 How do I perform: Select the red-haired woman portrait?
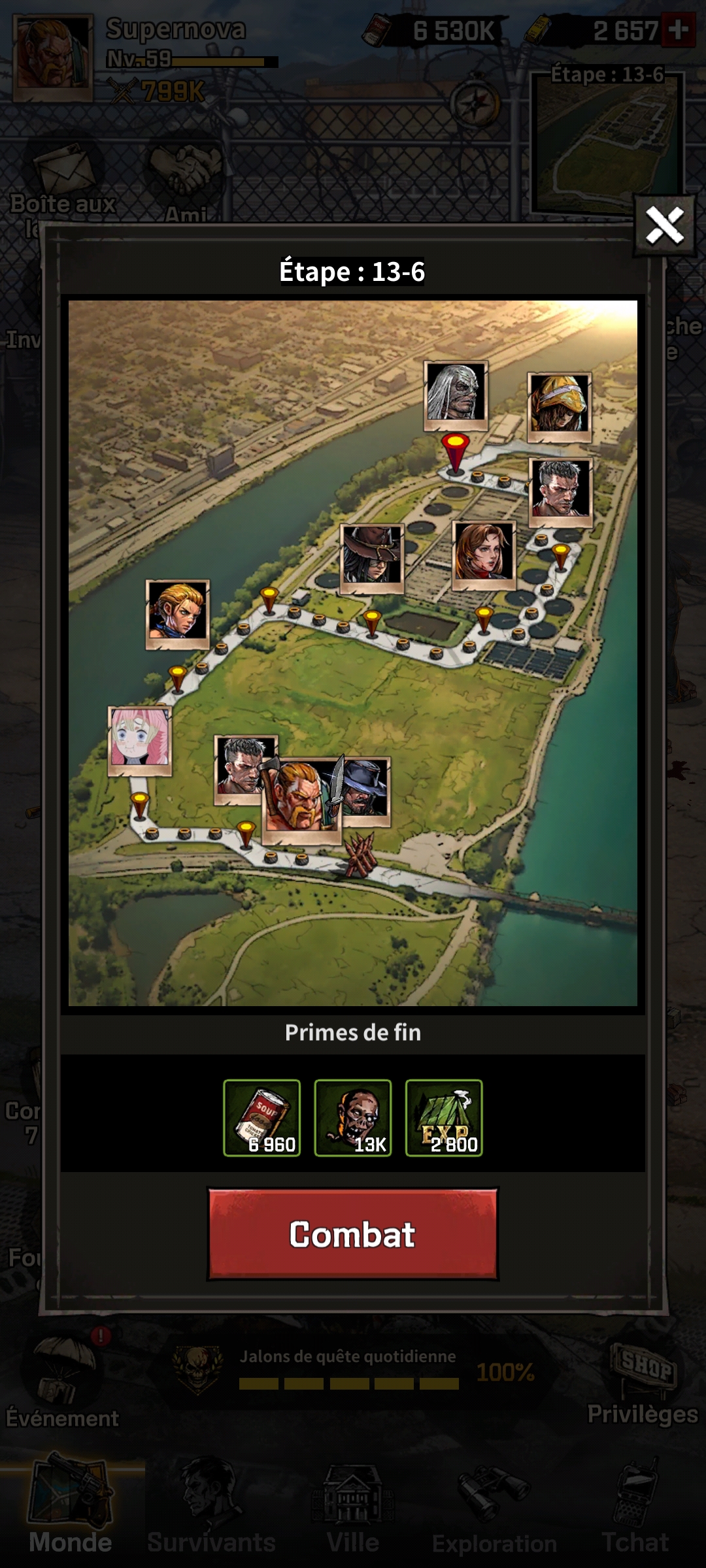484,554
